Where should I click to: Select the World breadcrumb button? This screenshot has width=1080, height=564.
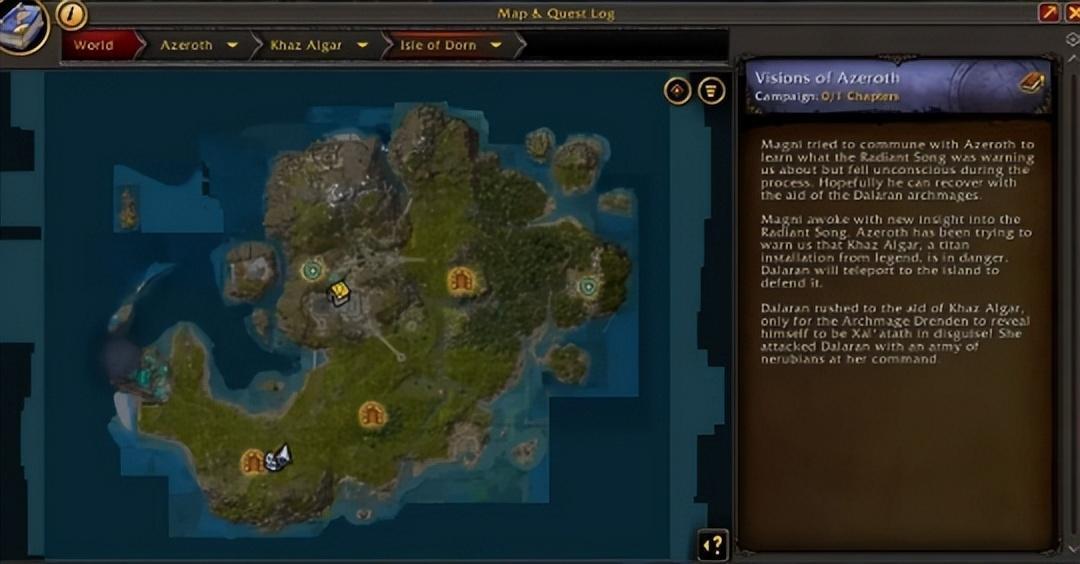coord(93,45)
